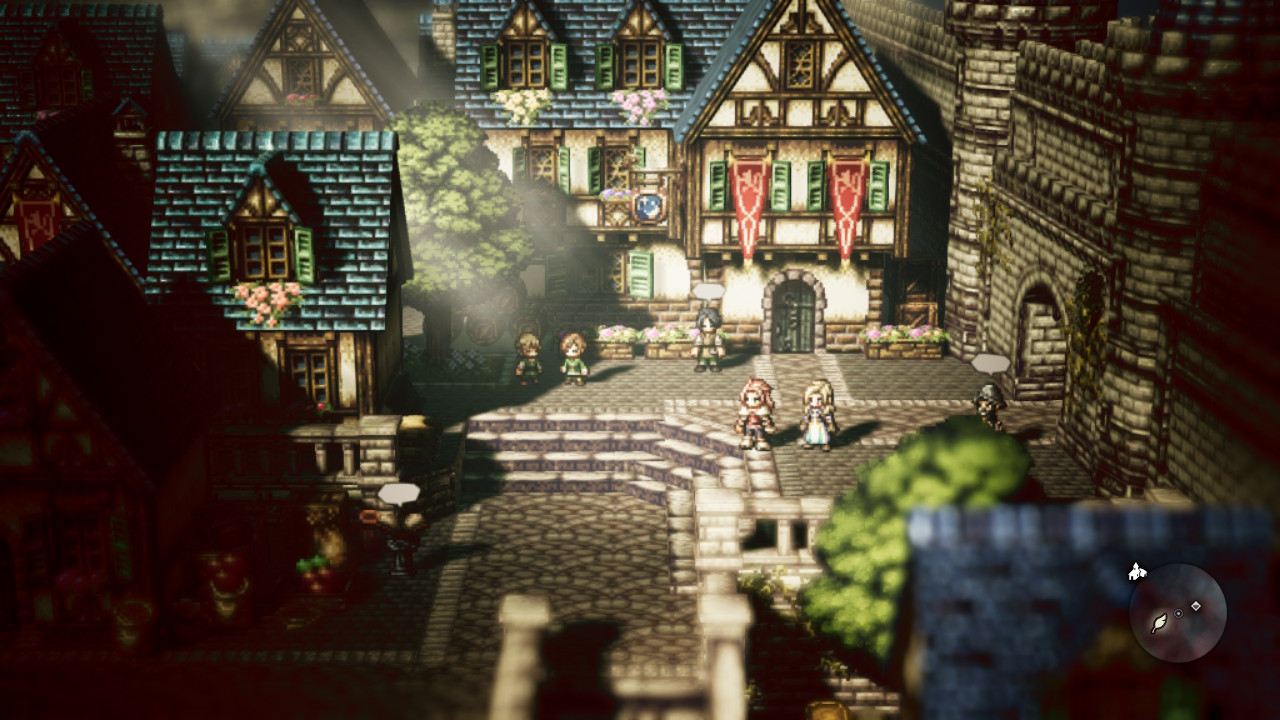Viewport: 1280px width, 720px height.
Task: Select the diamond marker on the minimap
Action: click(x=1196, y=606)
